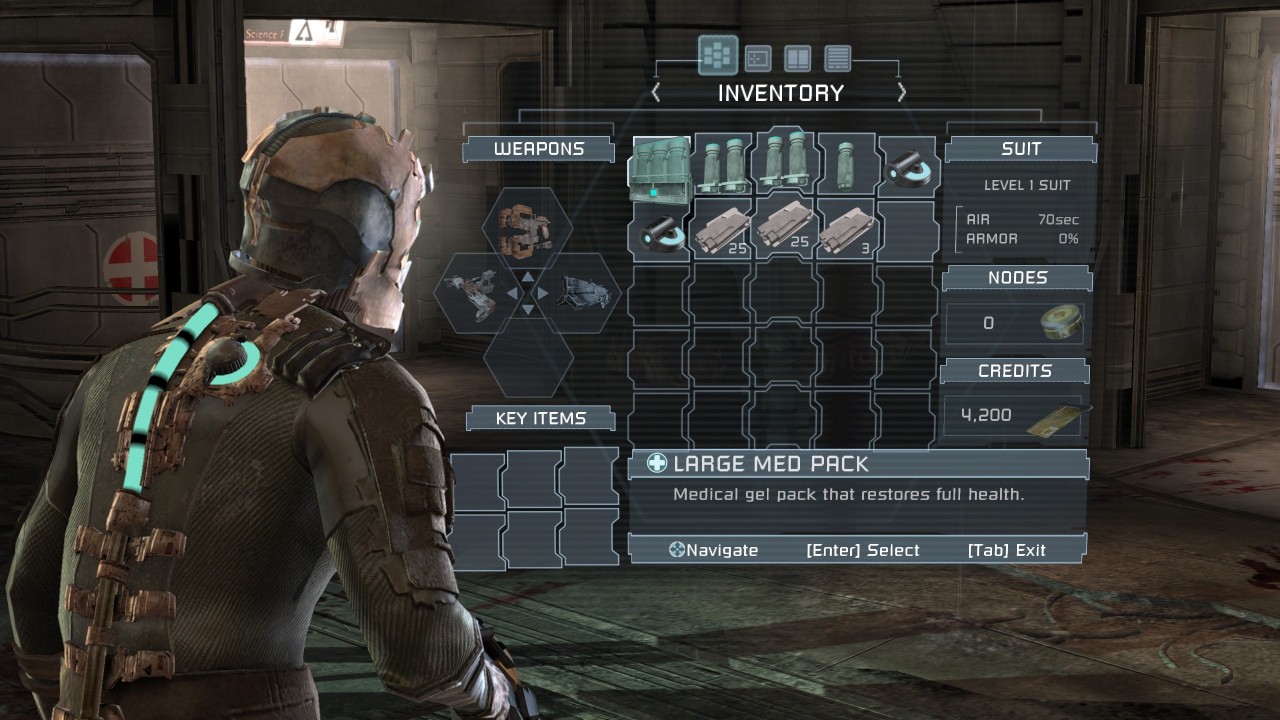
Task: Select the empty weapon hexagon
Action: pos(527,358)
